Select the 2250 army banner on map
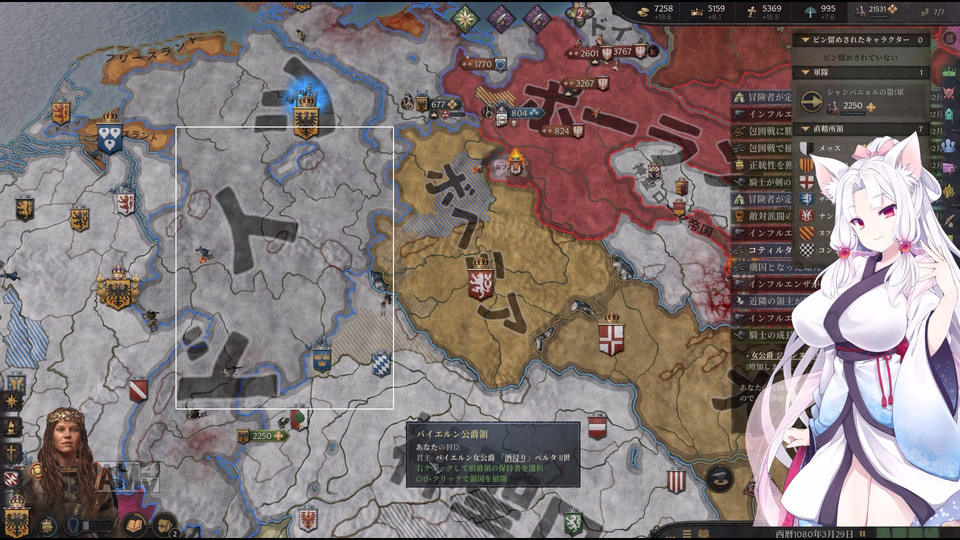The width and height of the screenshot is (960, 540). (x=264, y=436)
